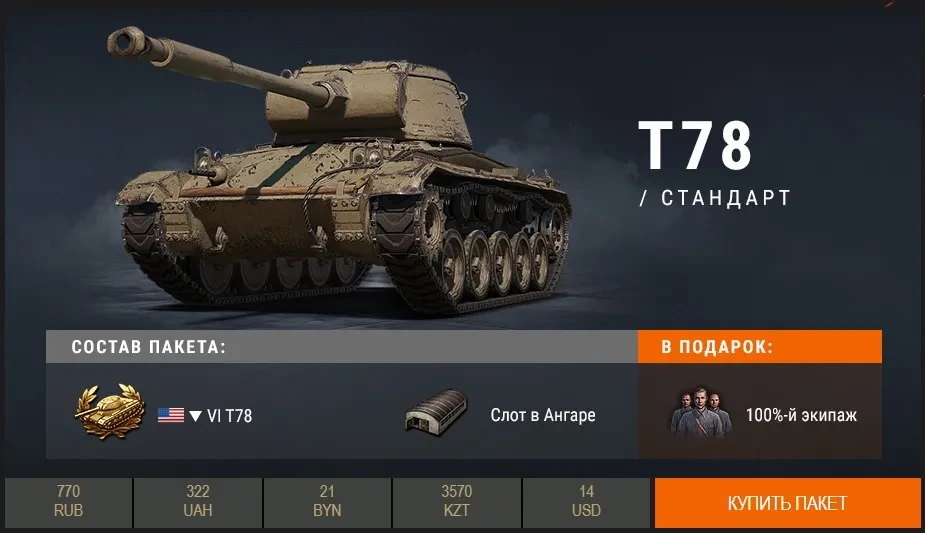Choose the 14 USD price option
This screenshot has height=533, width=925.
[586, 502]
